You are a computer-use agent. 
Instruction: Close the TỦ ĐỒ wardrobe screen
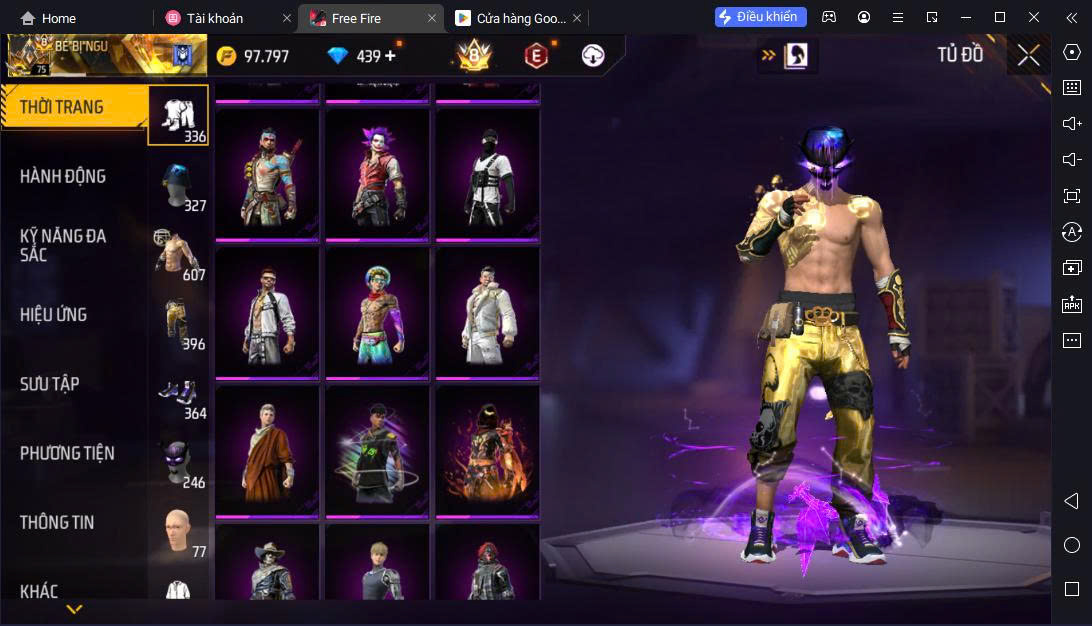pyautogui.click(x=1029, y=56)
